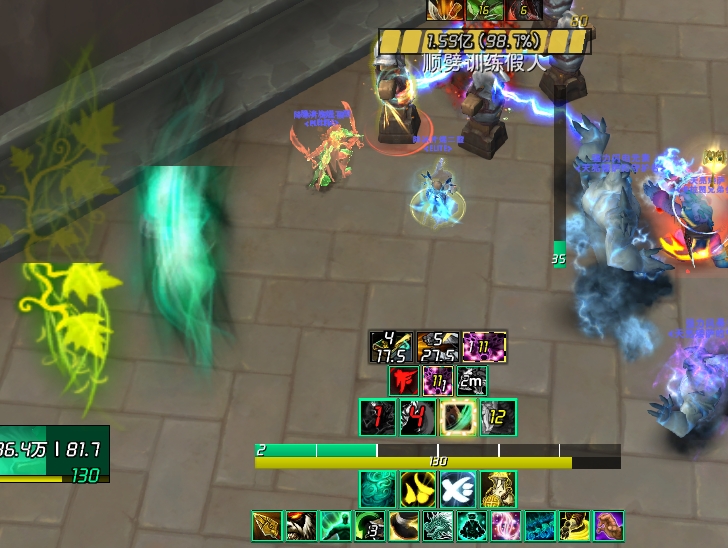The height and width of the screenshot is (548, 728).
Task: Cast the pink swirling energy ability
Action: (505, 526)
